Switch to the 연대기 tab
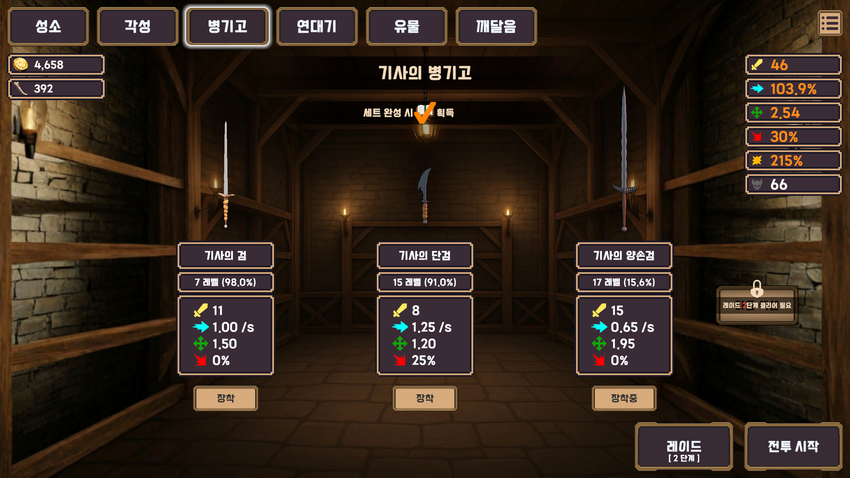Image resolution: width=850 pixels, height=478 pixels. pos(317,27)
